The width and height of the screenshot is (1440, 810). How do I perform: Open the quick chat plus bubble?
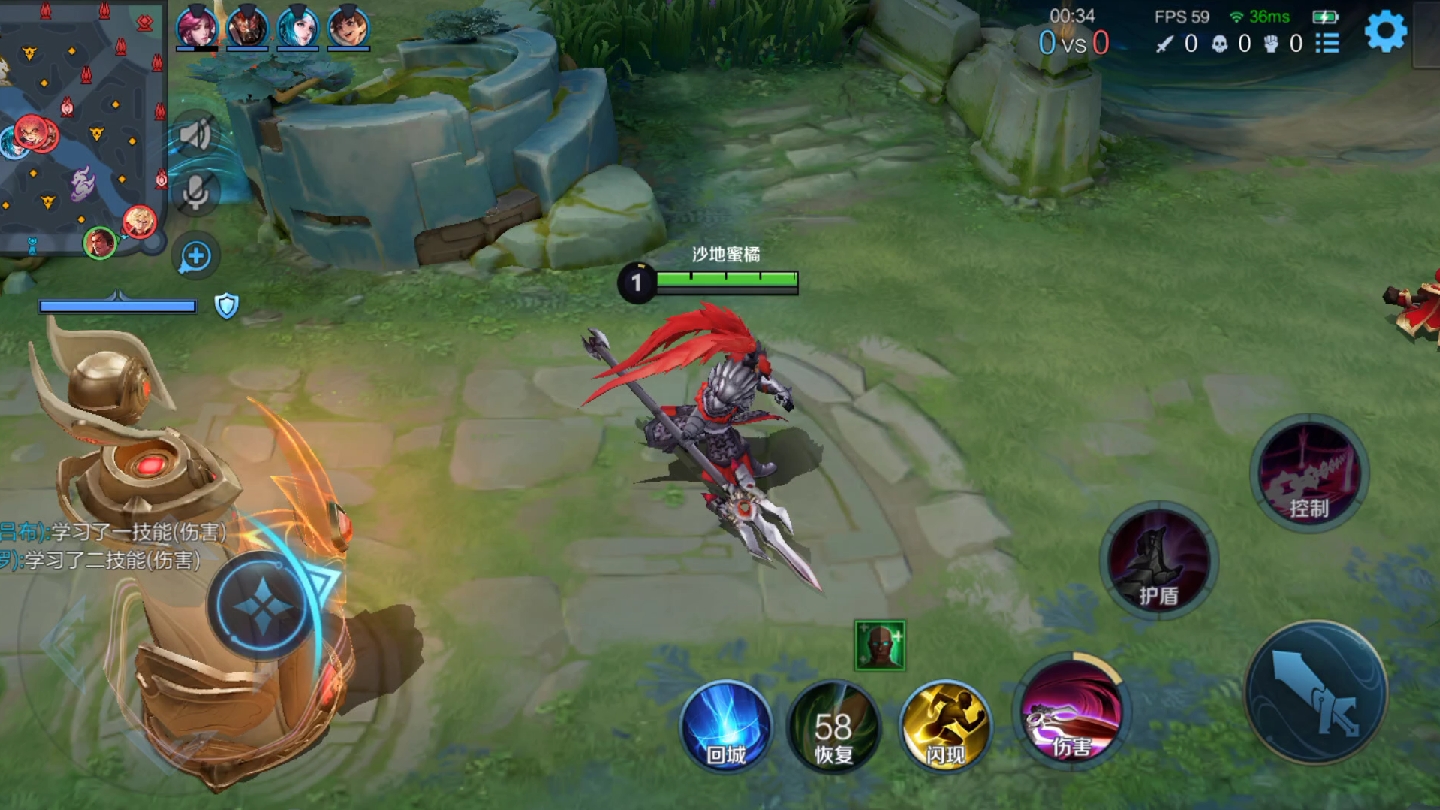196,256
